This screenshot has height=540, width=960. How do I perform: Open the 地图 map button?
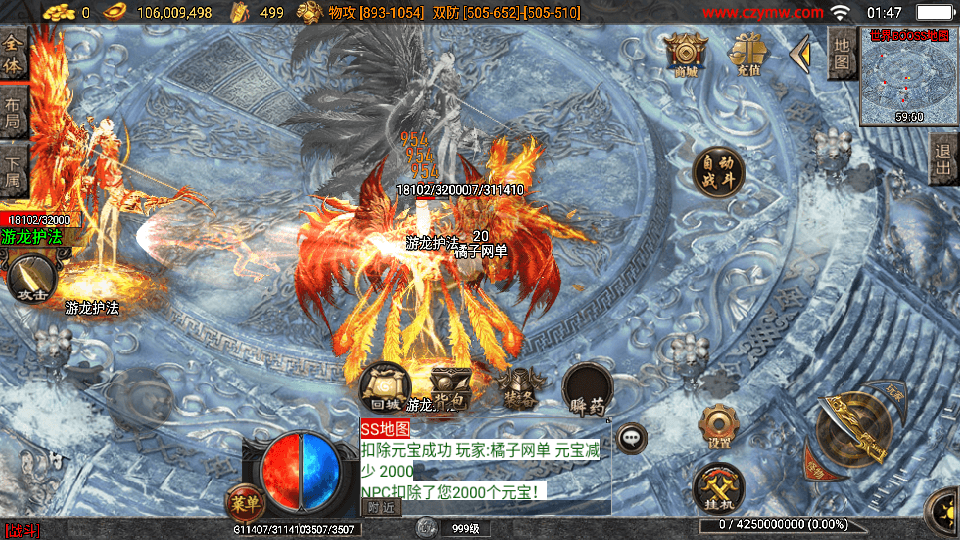(842, 54)
